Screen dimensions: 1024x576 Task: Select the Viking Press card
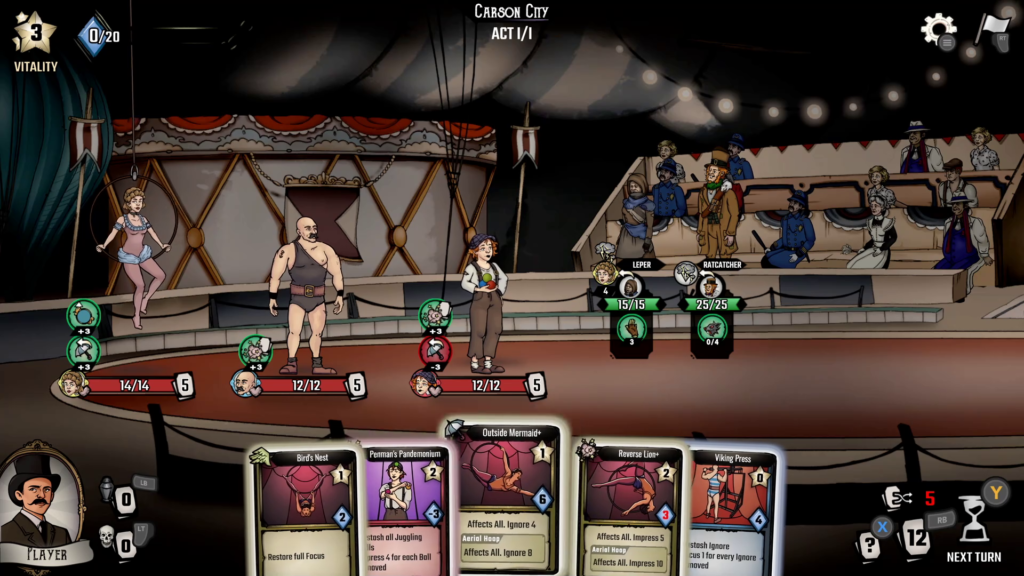(x=732, y=512)
